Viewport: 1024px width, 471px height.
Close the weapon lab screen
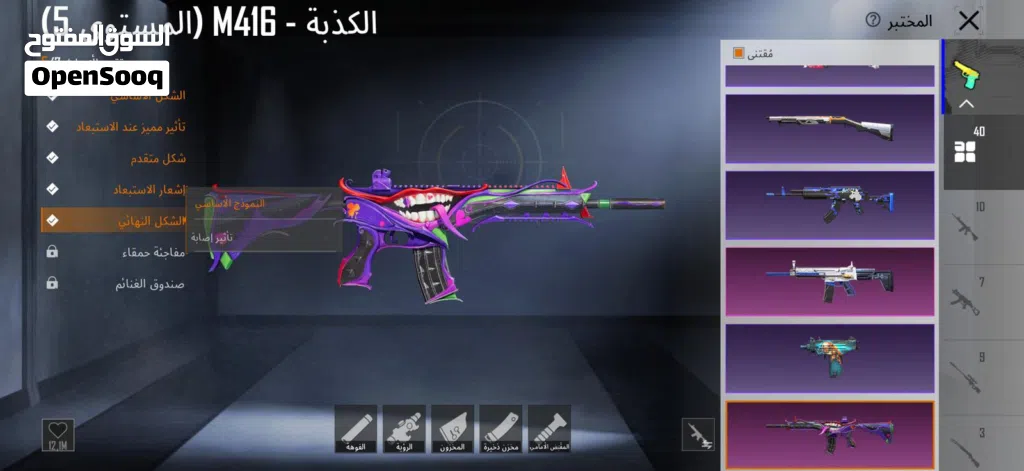[968, 21]
